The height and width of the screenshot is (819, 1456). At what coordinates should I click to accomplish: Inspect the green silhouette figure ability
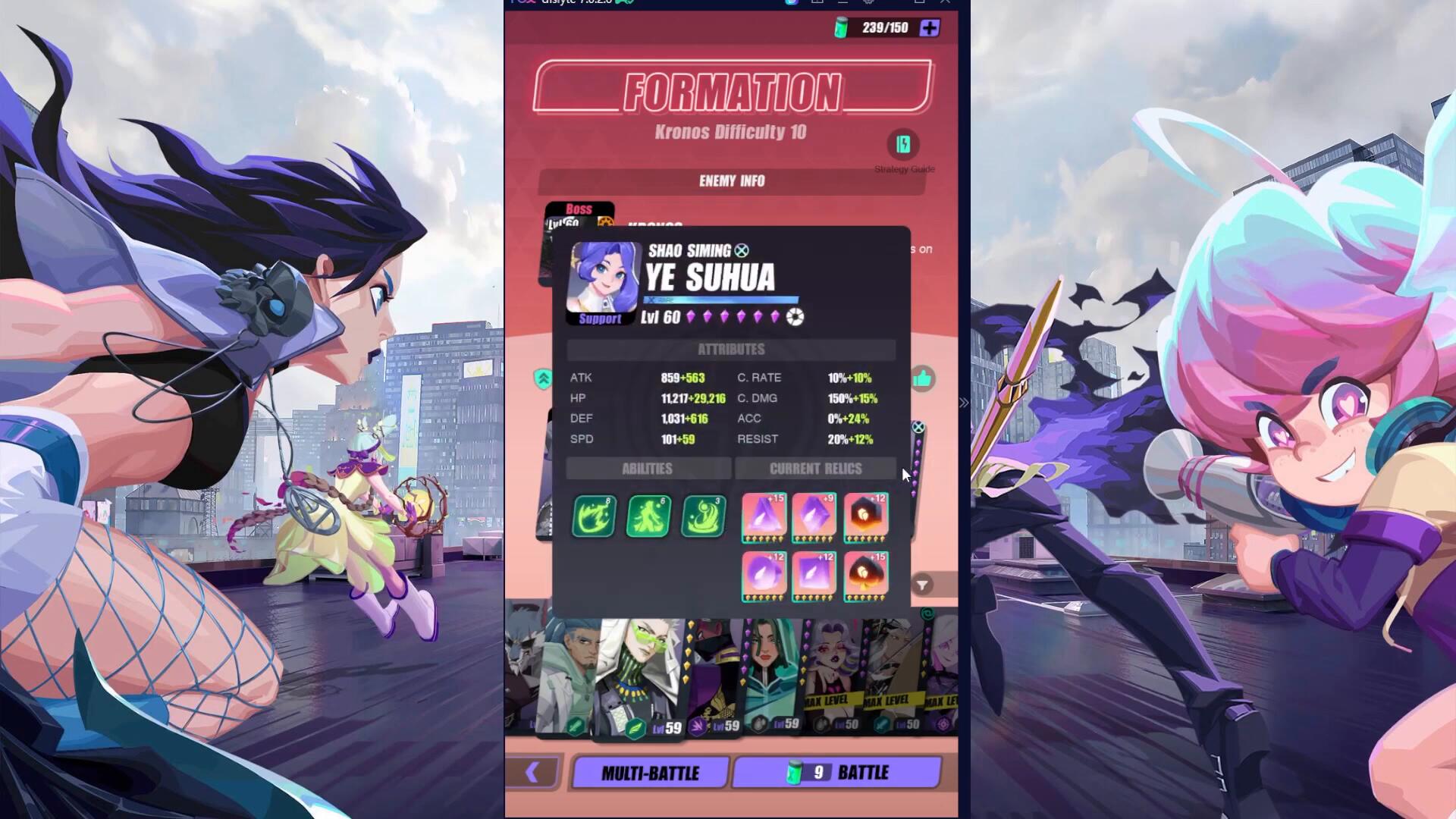pyautogui.click(x=648, y=516)
